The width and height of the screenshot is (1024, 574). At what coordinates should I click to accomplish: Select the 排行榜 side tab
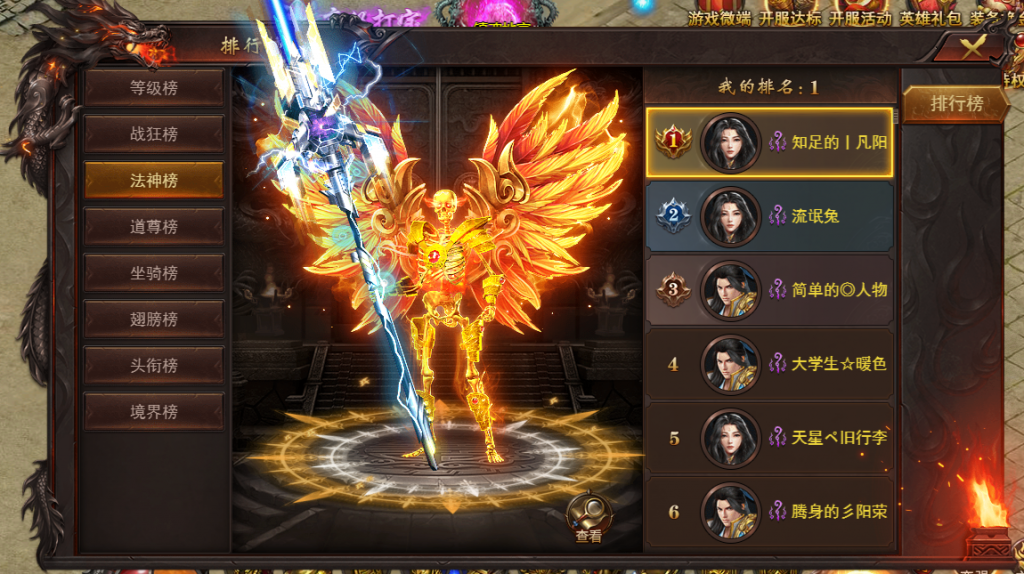(956, 104)
